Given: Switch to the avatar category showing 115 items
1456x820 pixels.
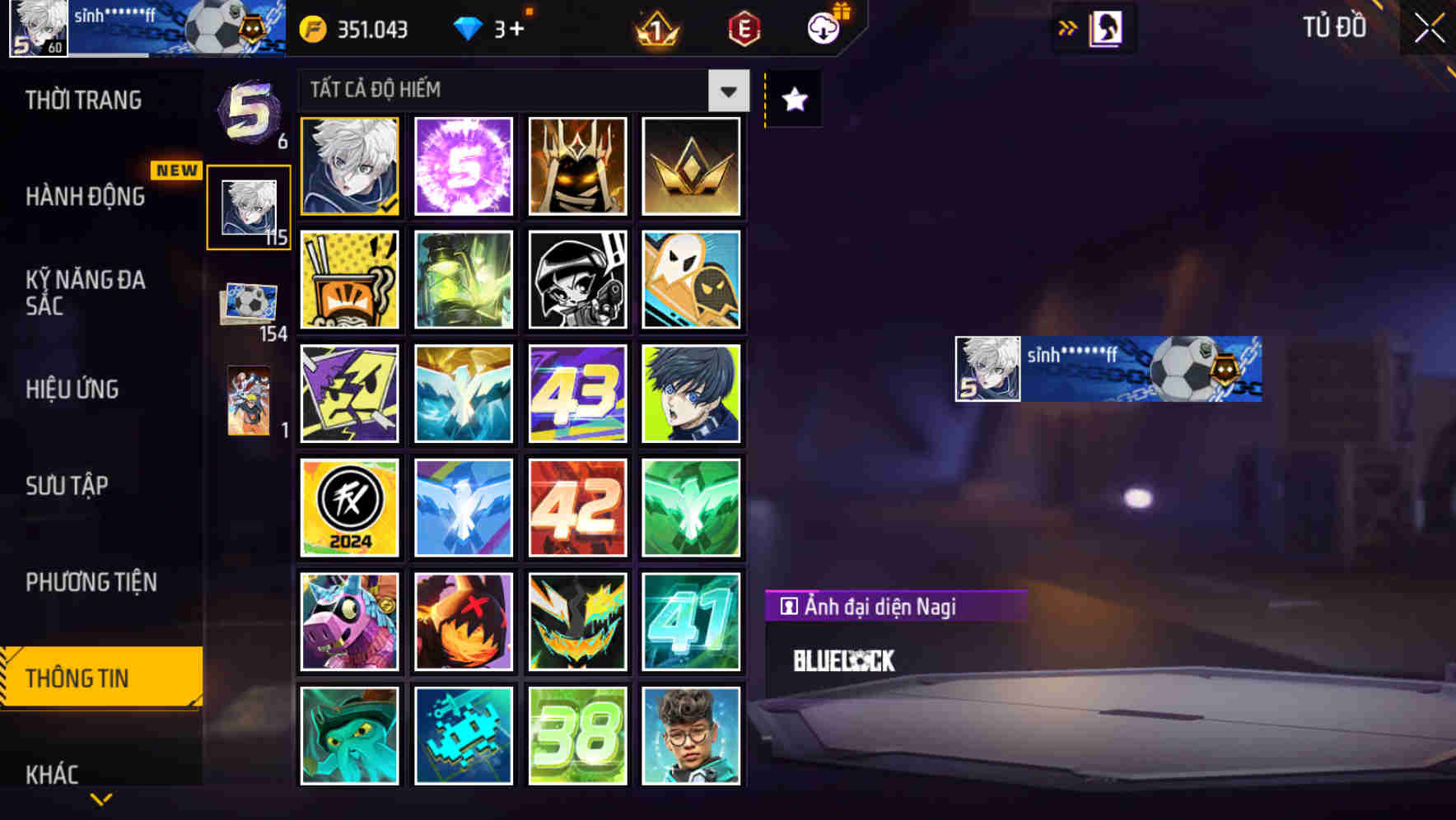Looking at the screenshot, I should coord(249,206).
